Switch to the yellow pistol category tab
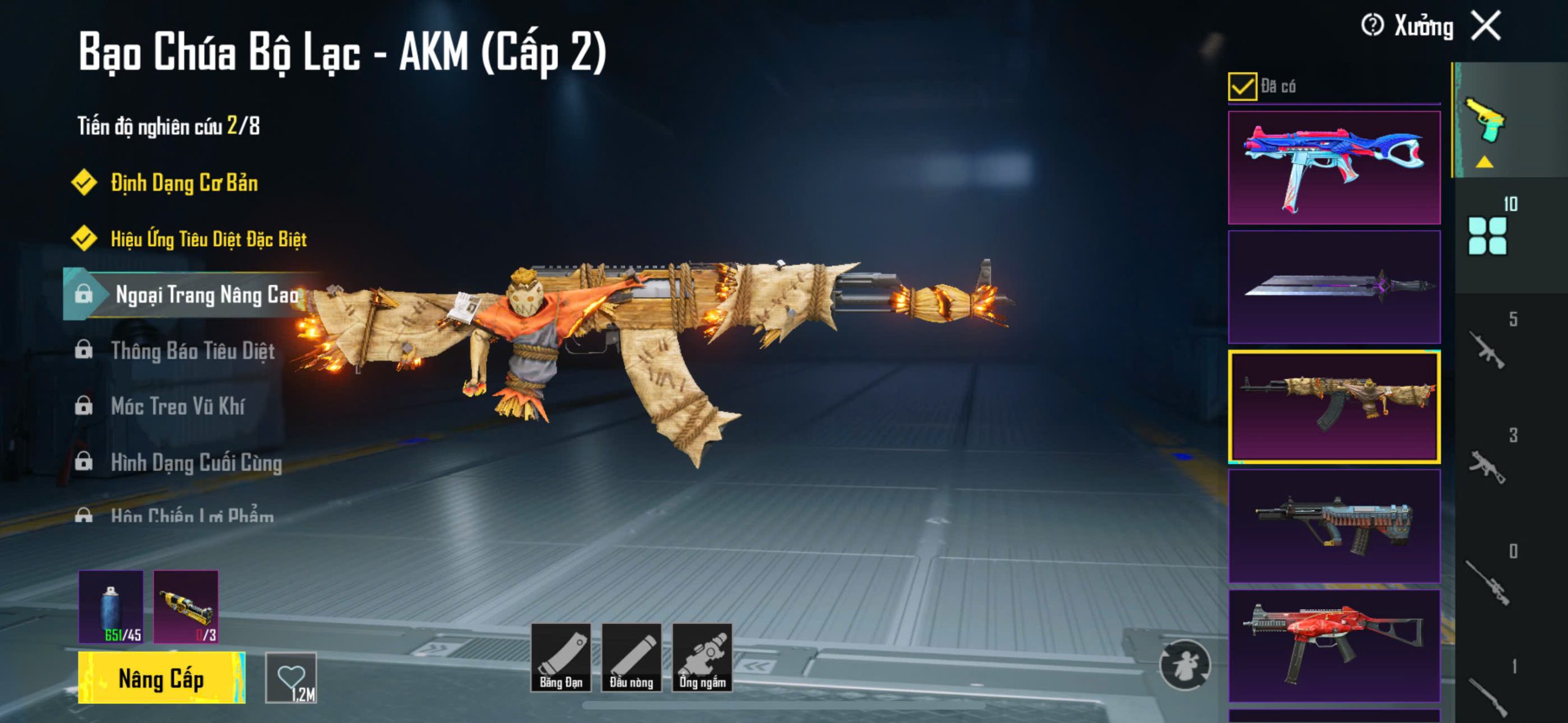 (1485, 119)
